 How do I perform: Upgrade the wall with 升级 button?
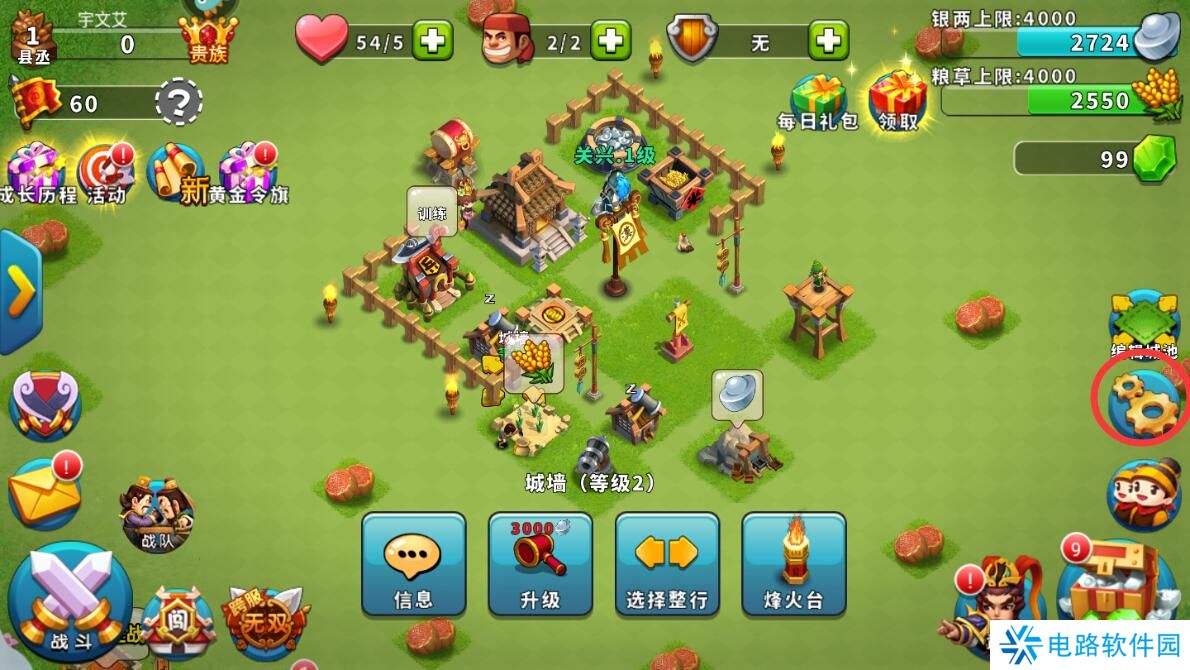pyautogui.click(x=540, y=564)
